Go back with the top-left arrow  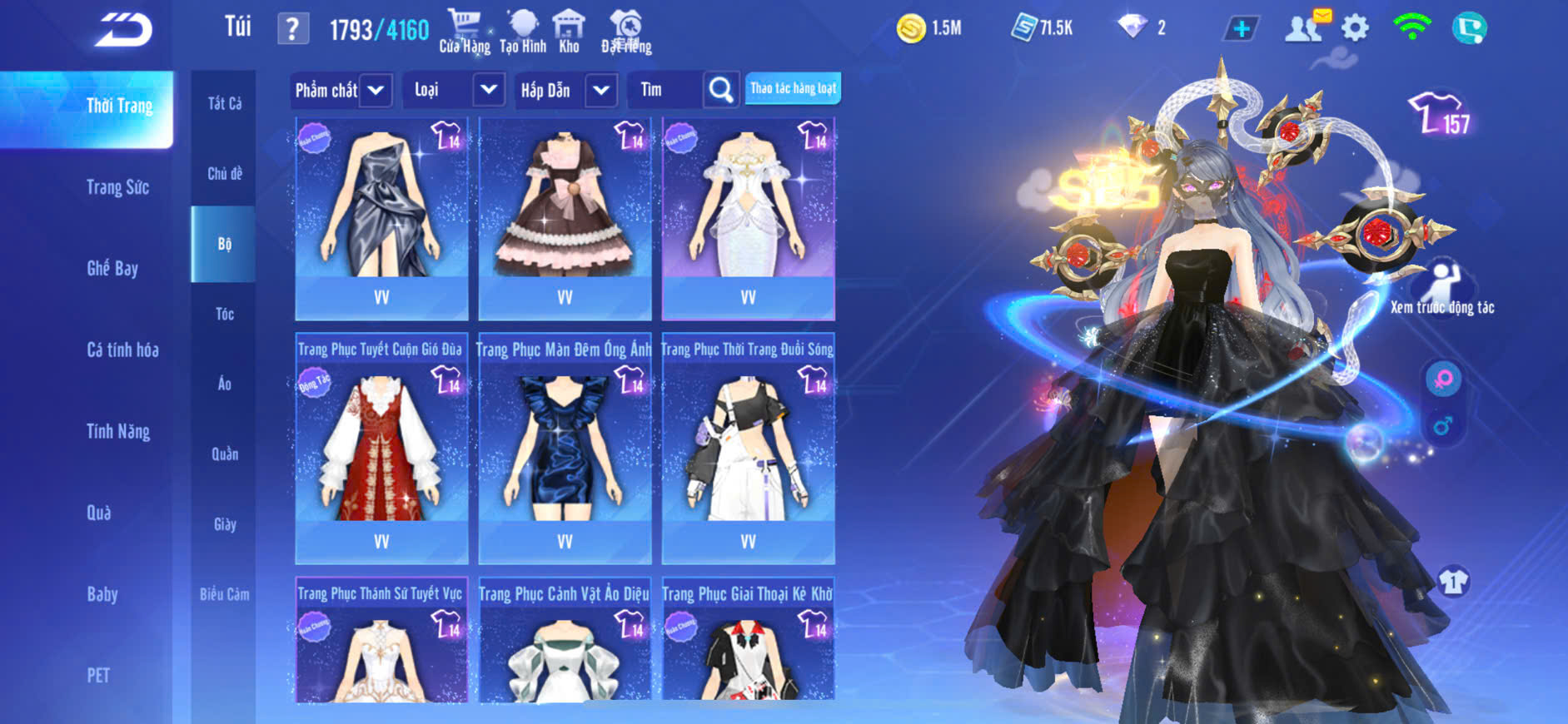(123, 30)
